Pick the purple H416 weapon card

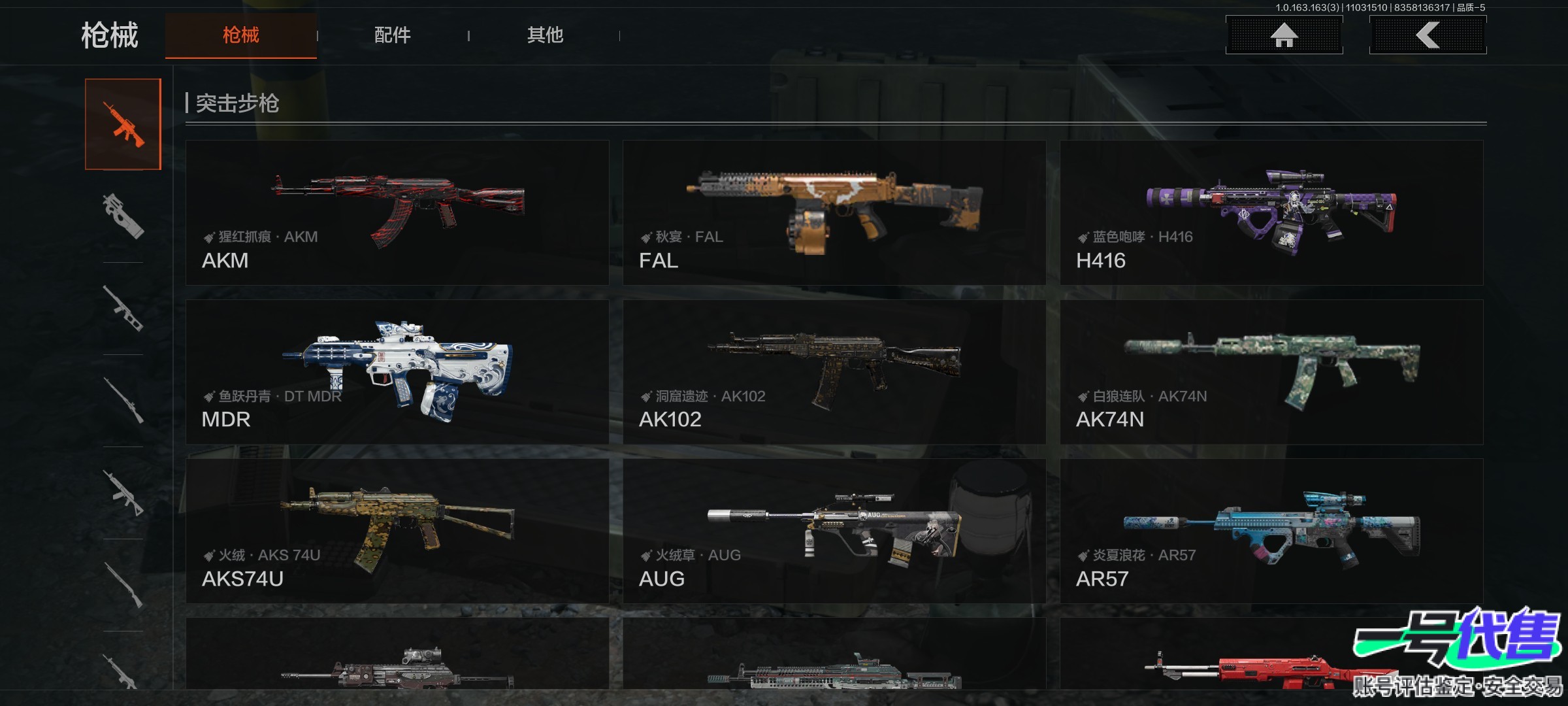[x=1271, y=212]
